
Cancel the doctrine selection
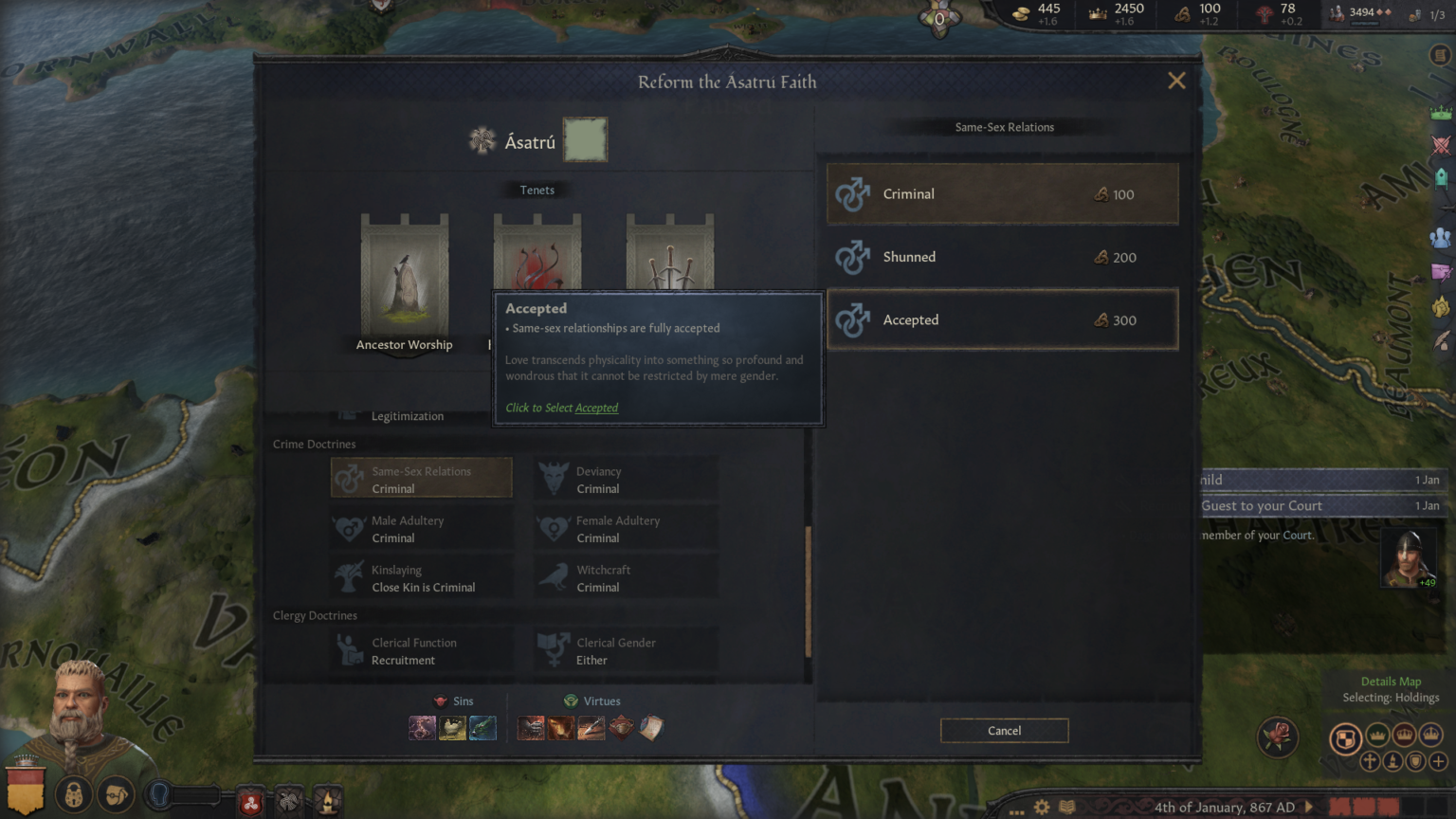pyautogui.click(x=1004, y=731)
